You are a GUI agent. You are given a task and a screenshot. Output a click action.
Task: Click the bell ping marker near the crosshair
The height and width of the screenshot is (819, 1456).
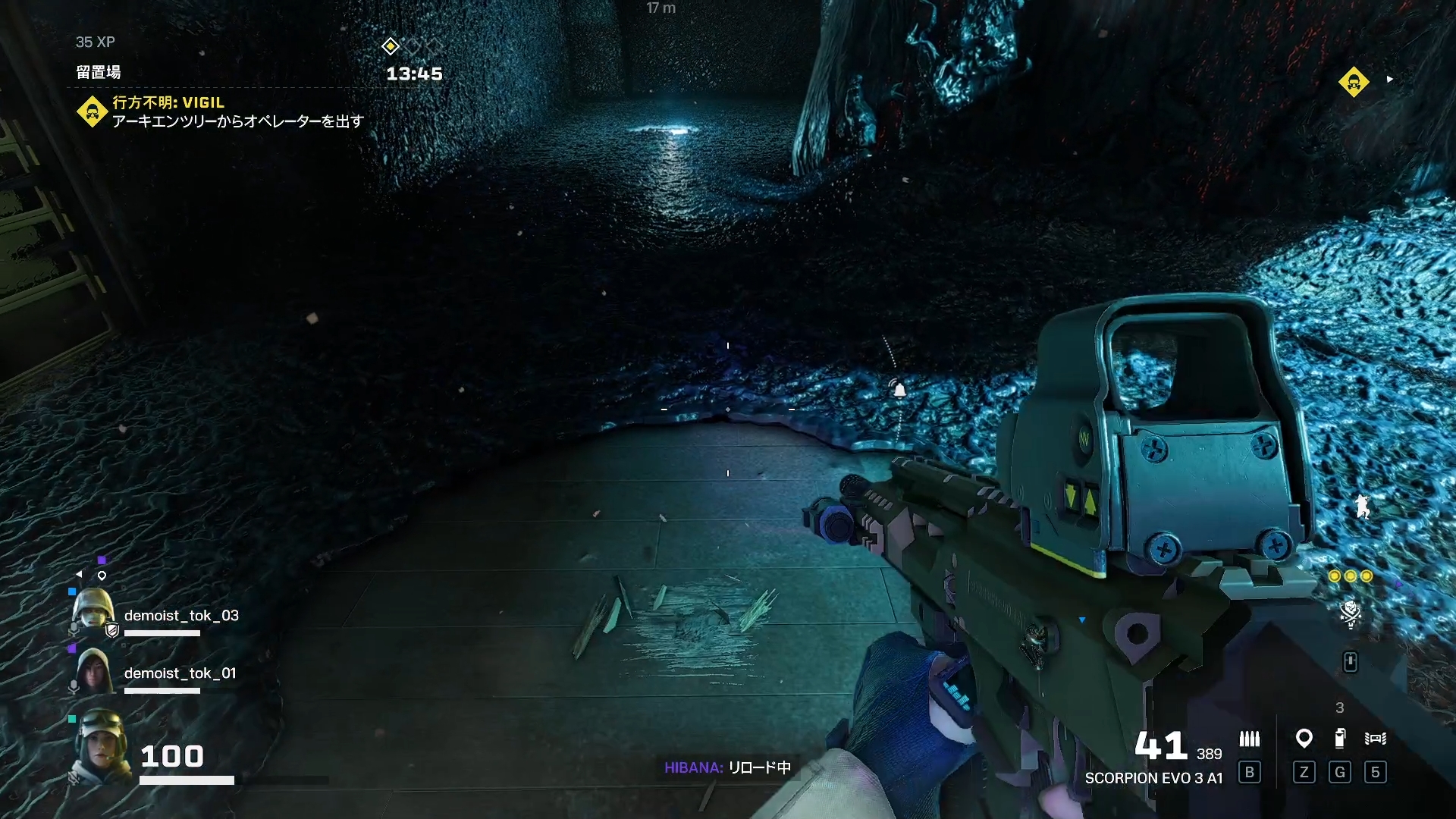[x=899, y=391]
